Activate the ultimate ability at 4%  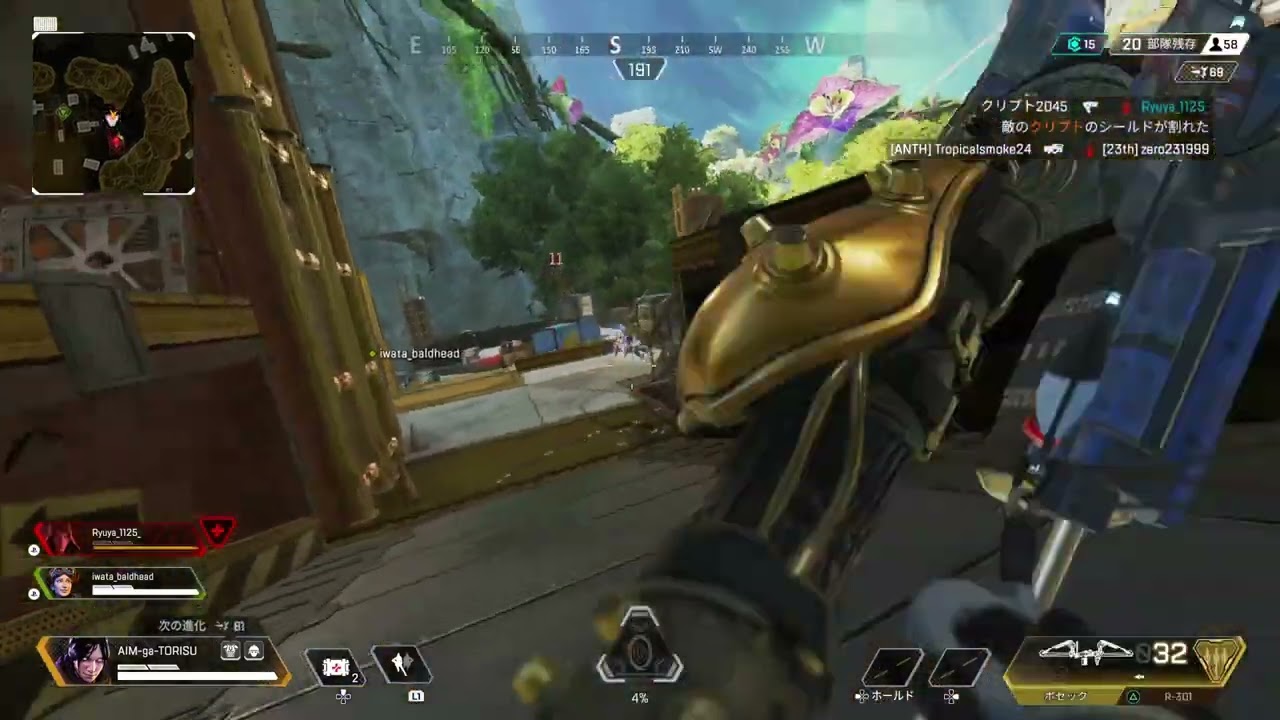(x=640, y=655)
